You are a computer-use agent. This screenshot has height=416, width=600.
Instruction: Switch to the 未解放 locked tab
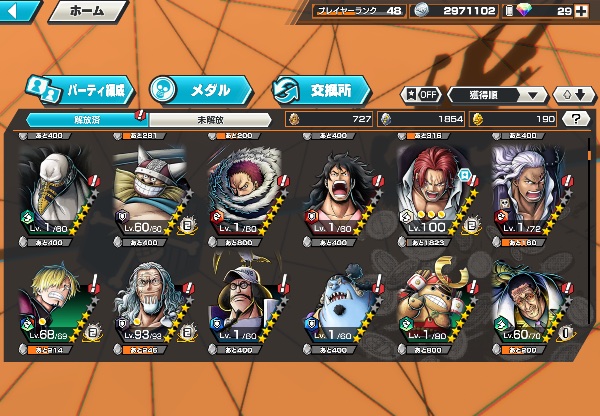coord(208,118)
